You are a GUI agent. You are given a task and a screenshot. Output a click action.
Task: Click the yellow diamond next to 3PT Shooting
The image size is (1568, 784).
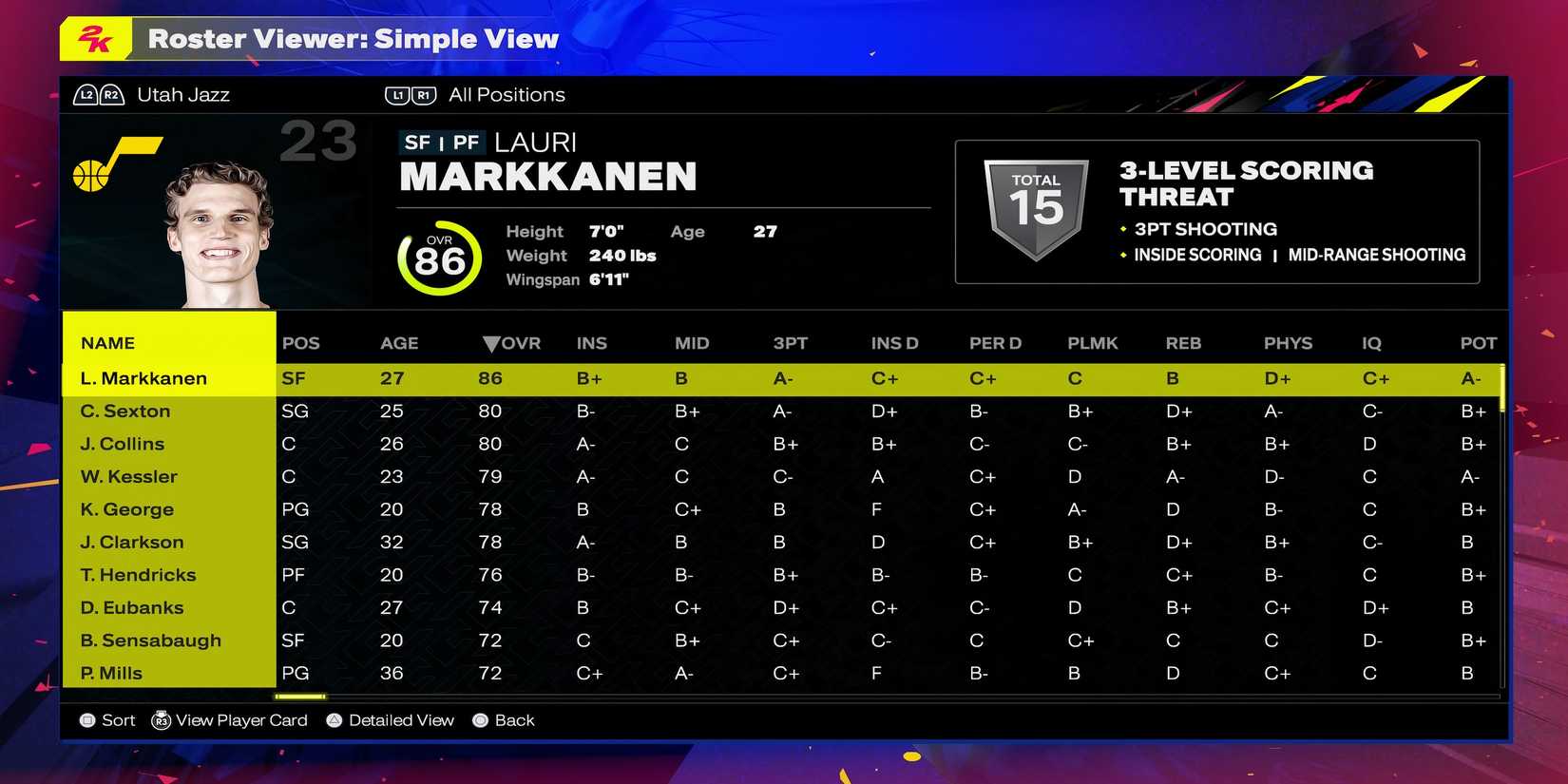tap(1122, 229)
